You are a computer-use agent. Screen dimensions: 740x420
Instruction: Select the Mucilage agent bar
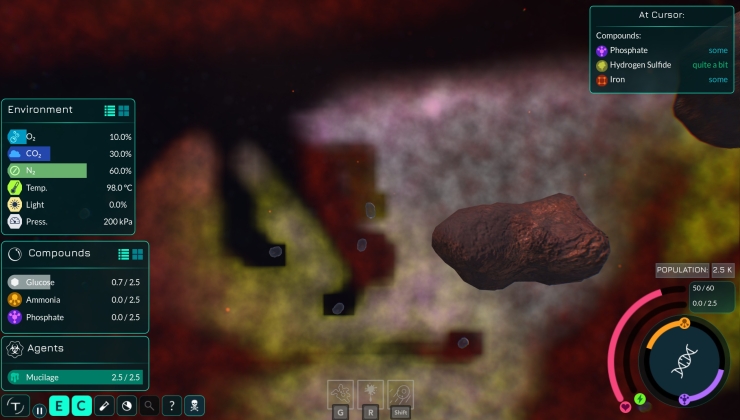[75, 377]
